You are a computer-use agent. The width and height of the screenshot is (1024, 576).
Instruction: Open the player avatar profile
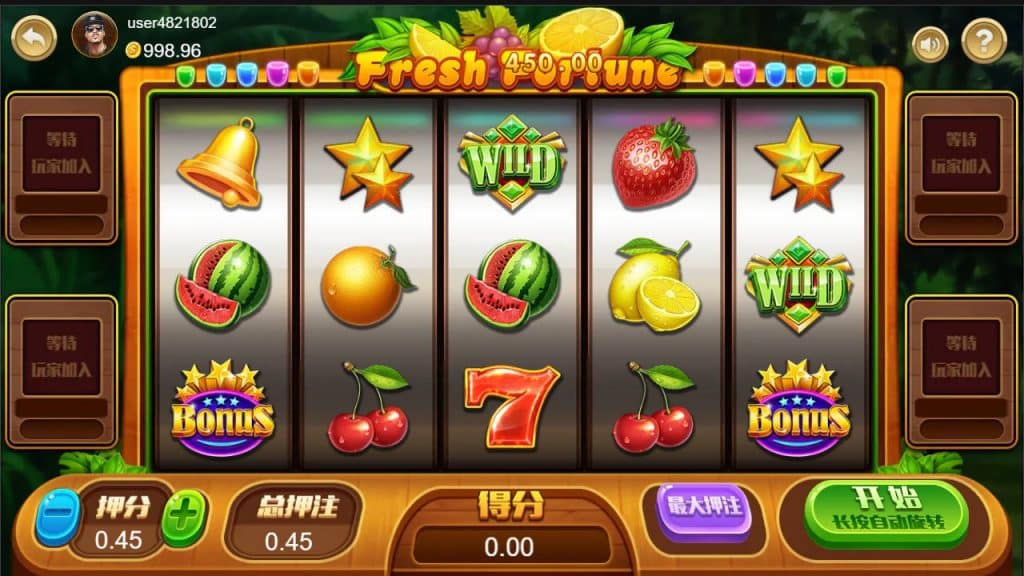pyautogui.click(x=95, y=36)
